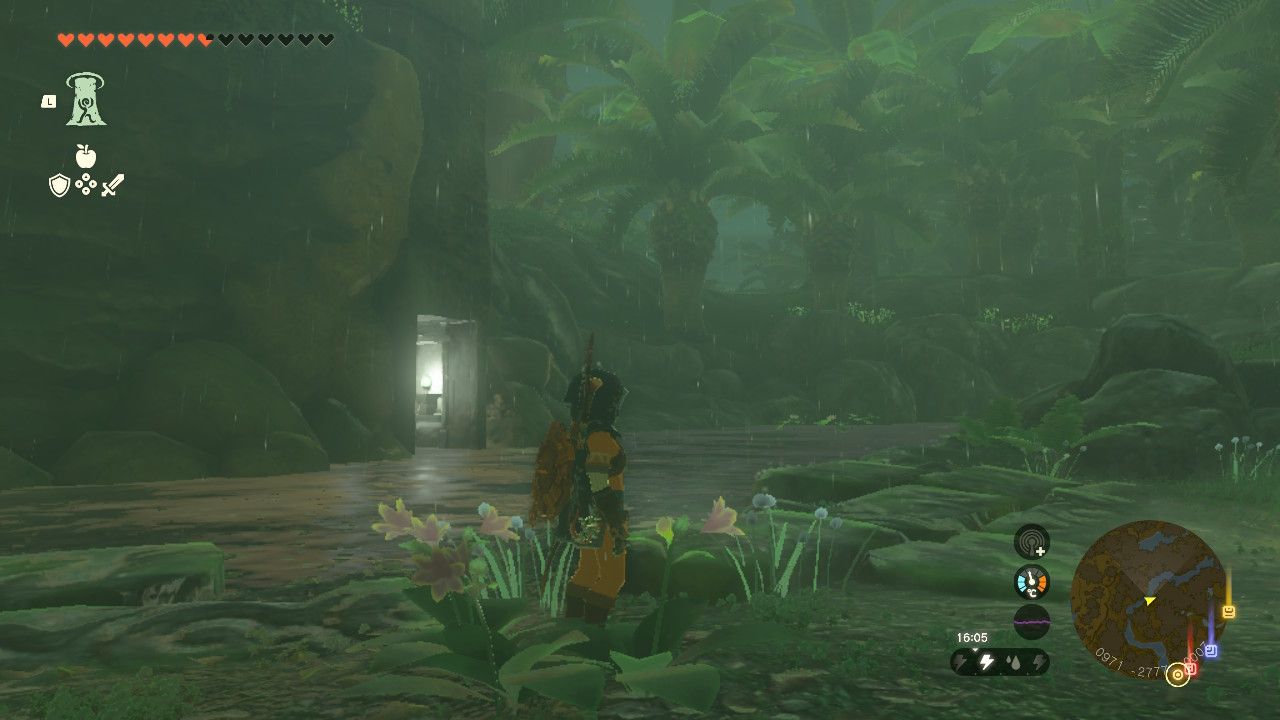Click the °C temperature gauge dial
The height and width of the screenshot is (720, 1280).
(x=1031, y=580)
